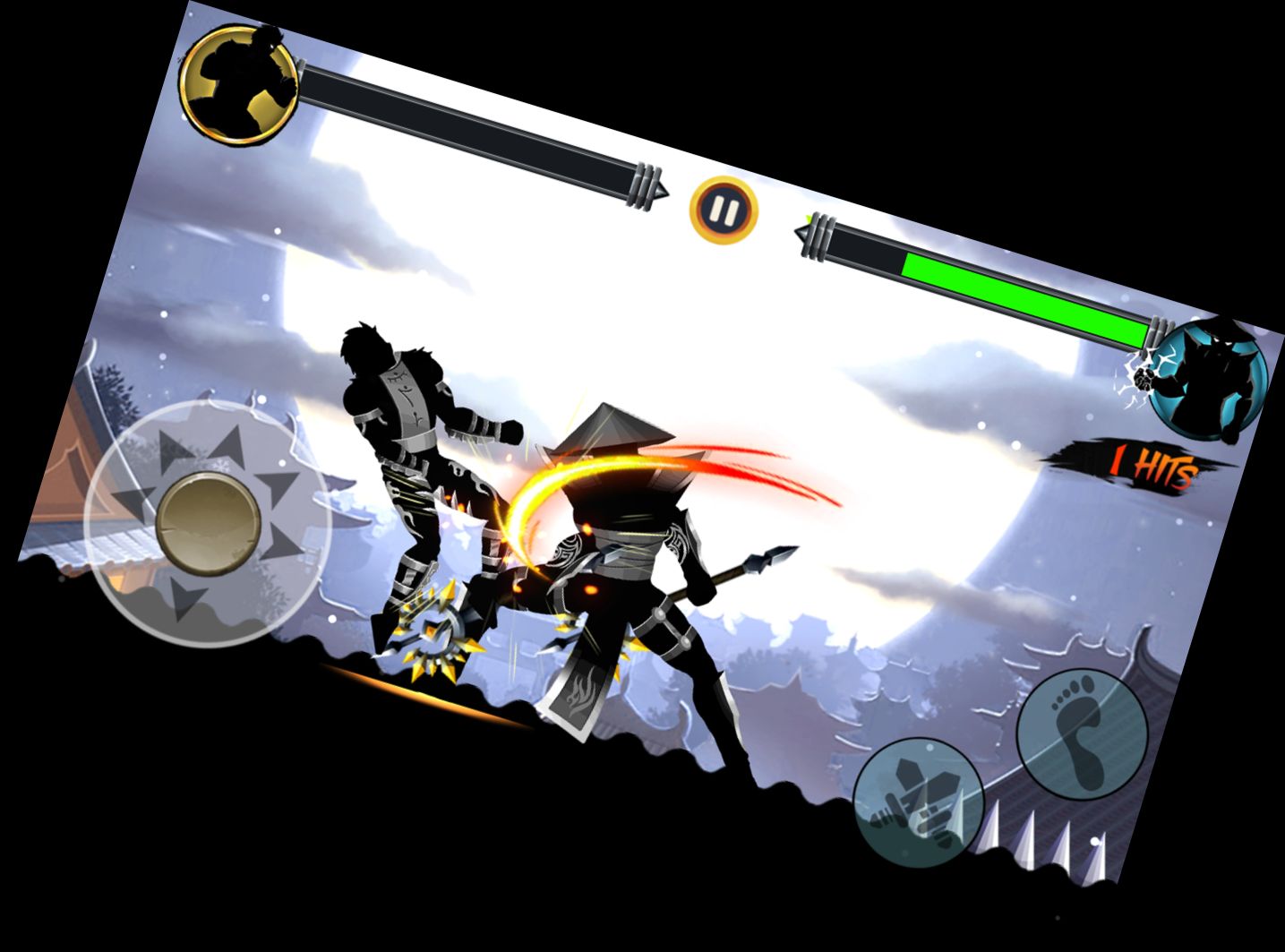Trigger the foot kick attack button
1285x952 pixels.
(x=1083, y=731)
